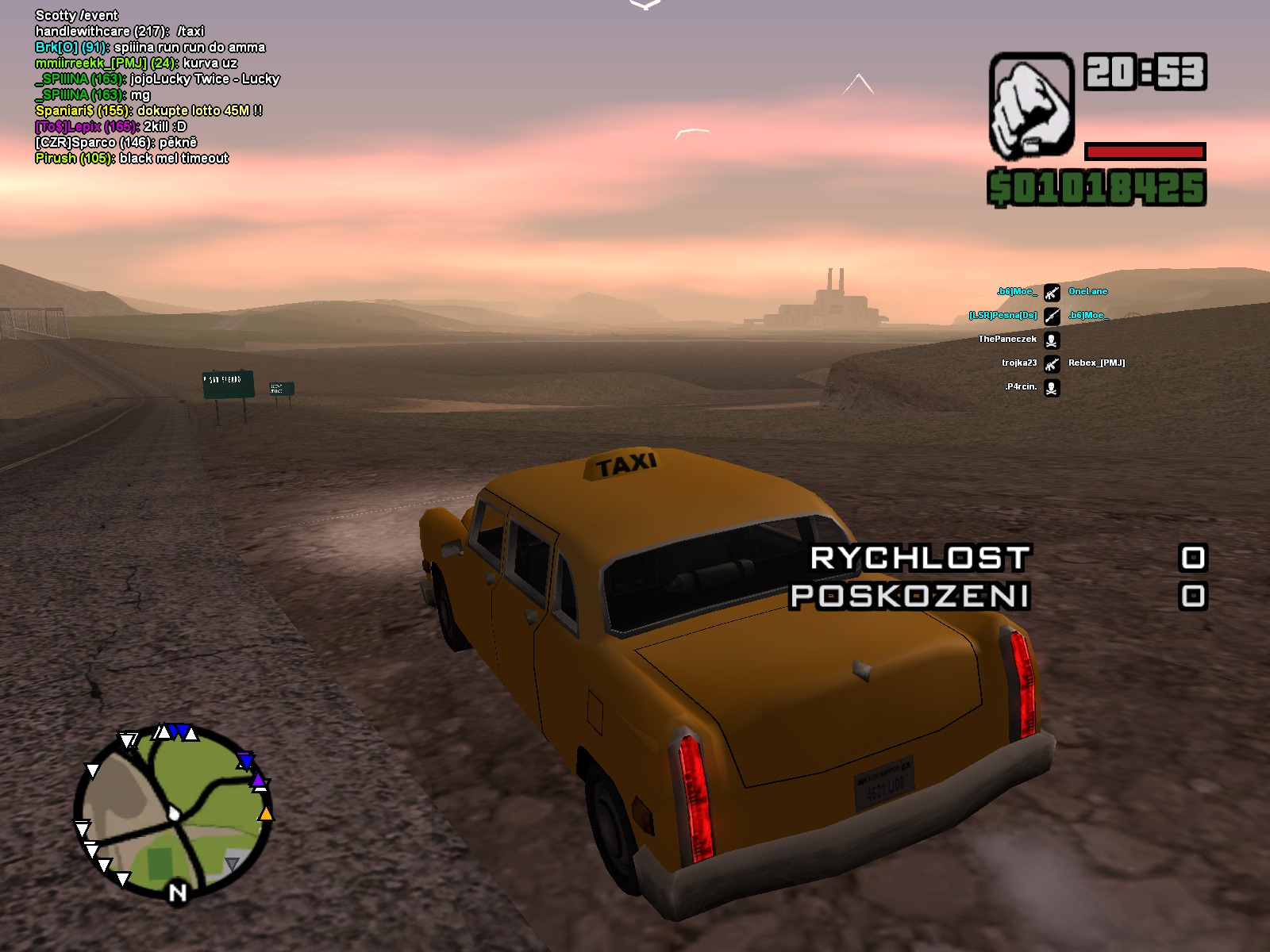Click Spaniari$'s lotto chat message
Viewport: 1270px width, 952px height.
point(148,111)
